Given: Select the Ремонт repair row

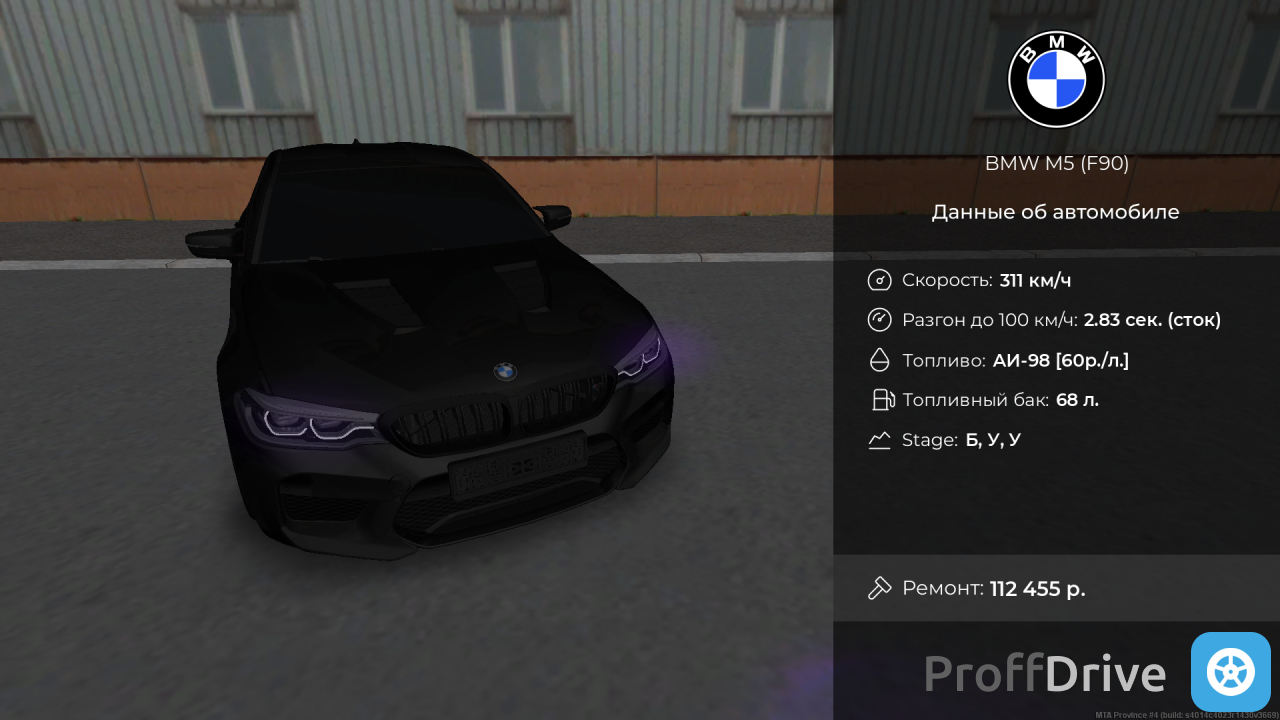Looking at the screenshot, I should pyautogui.click(x=1055, y=588).
